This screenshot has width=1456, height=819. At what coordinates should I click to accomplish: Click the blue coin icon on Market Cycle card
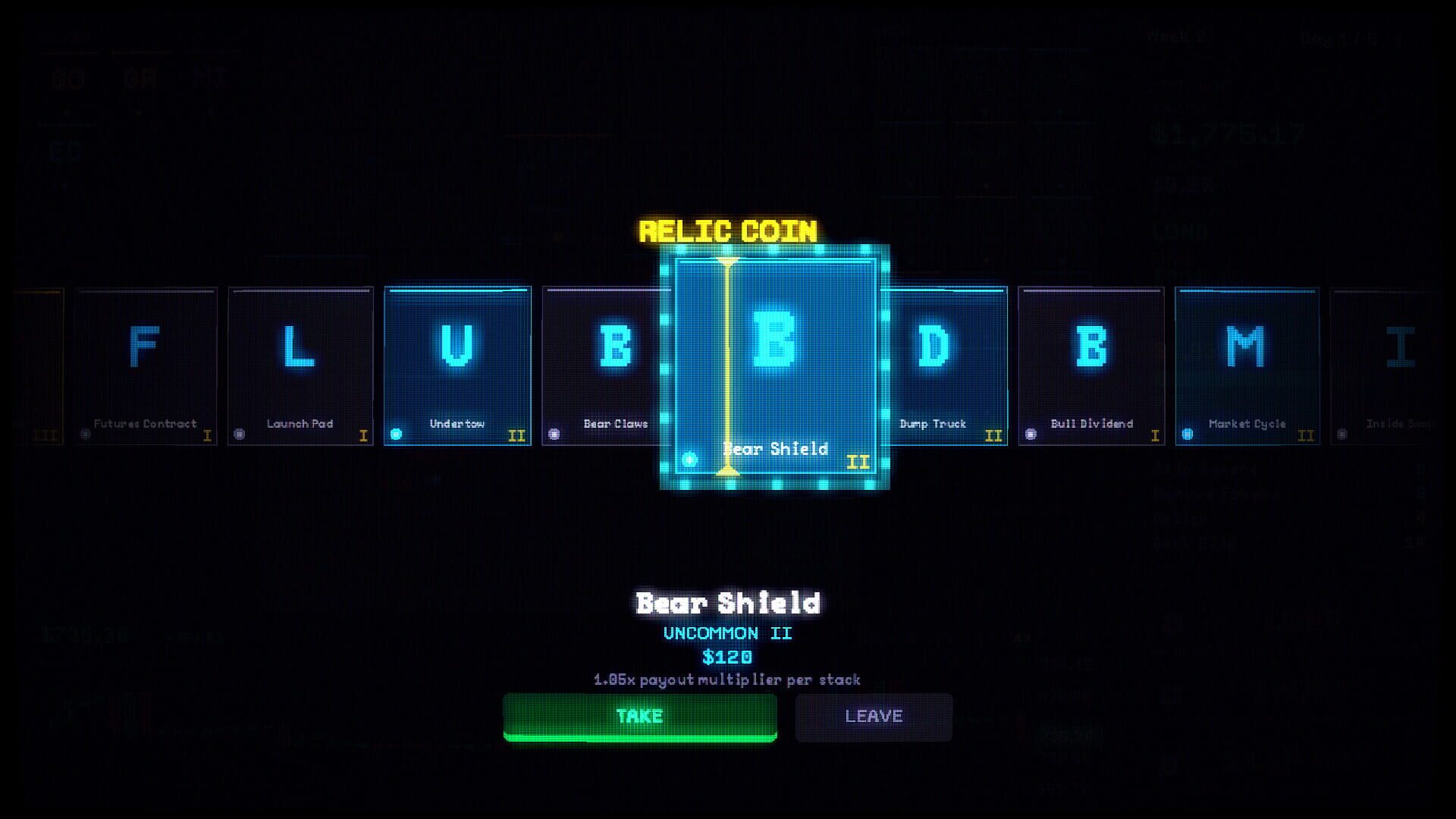[1186, 434]
